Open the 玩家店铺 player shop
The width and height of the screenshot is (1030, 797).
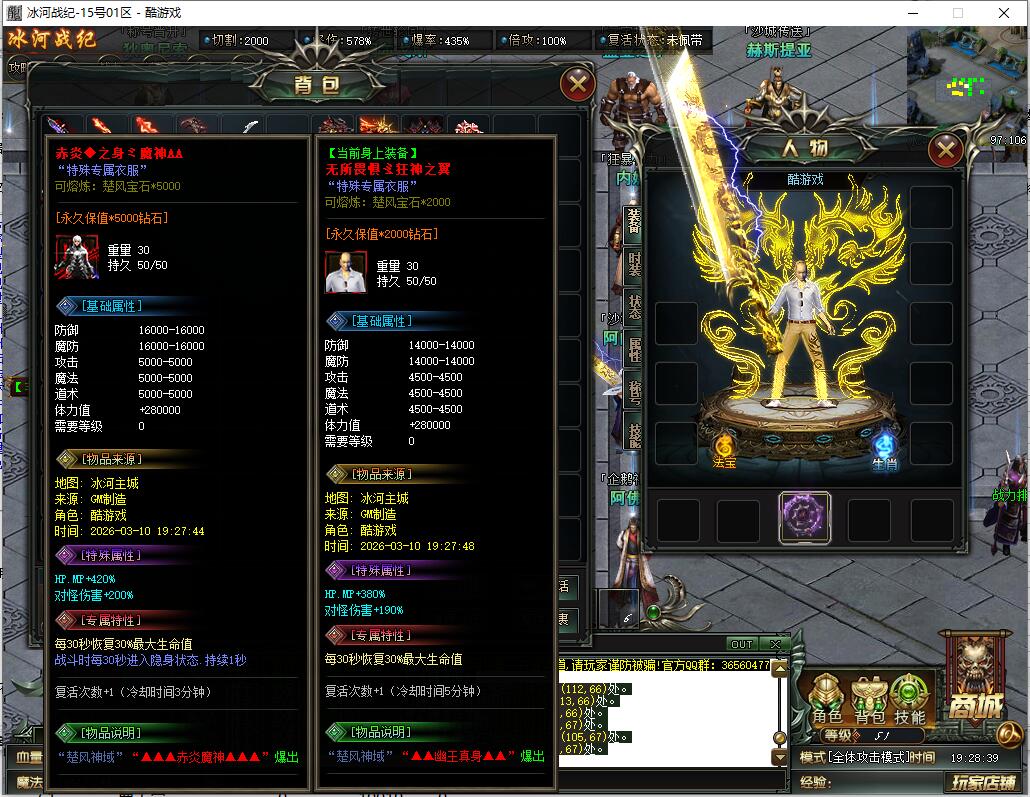point(984,783)
